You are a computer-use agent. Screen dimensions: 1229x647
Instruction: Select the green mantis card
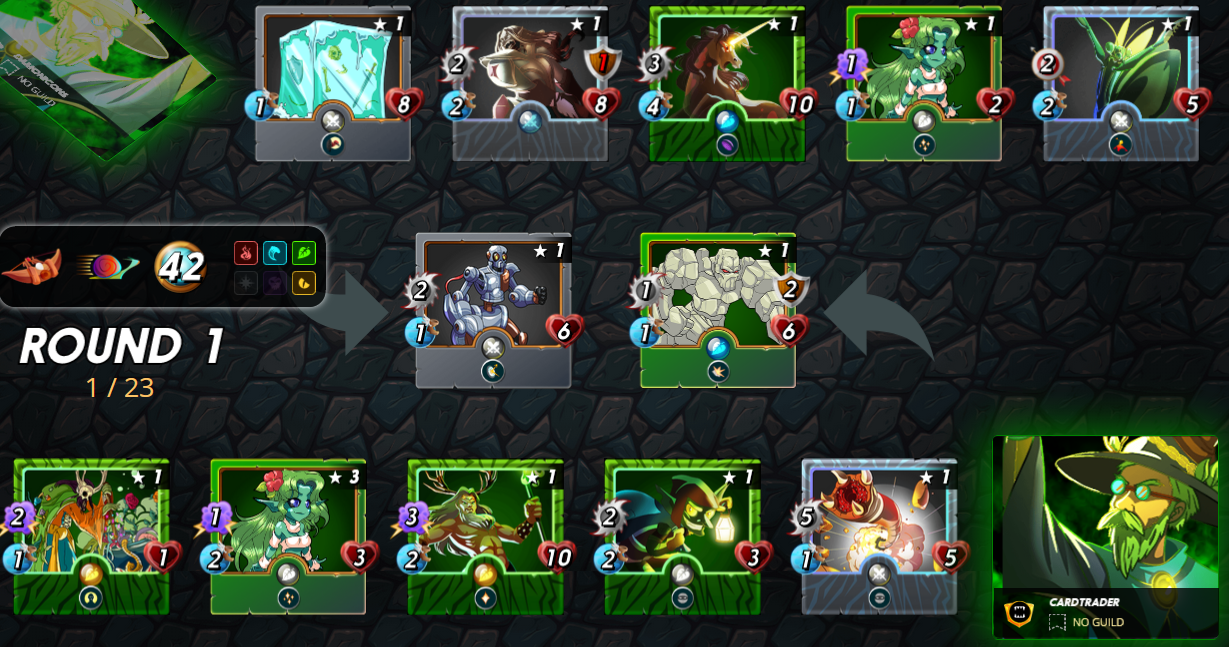click(1121, 70)
